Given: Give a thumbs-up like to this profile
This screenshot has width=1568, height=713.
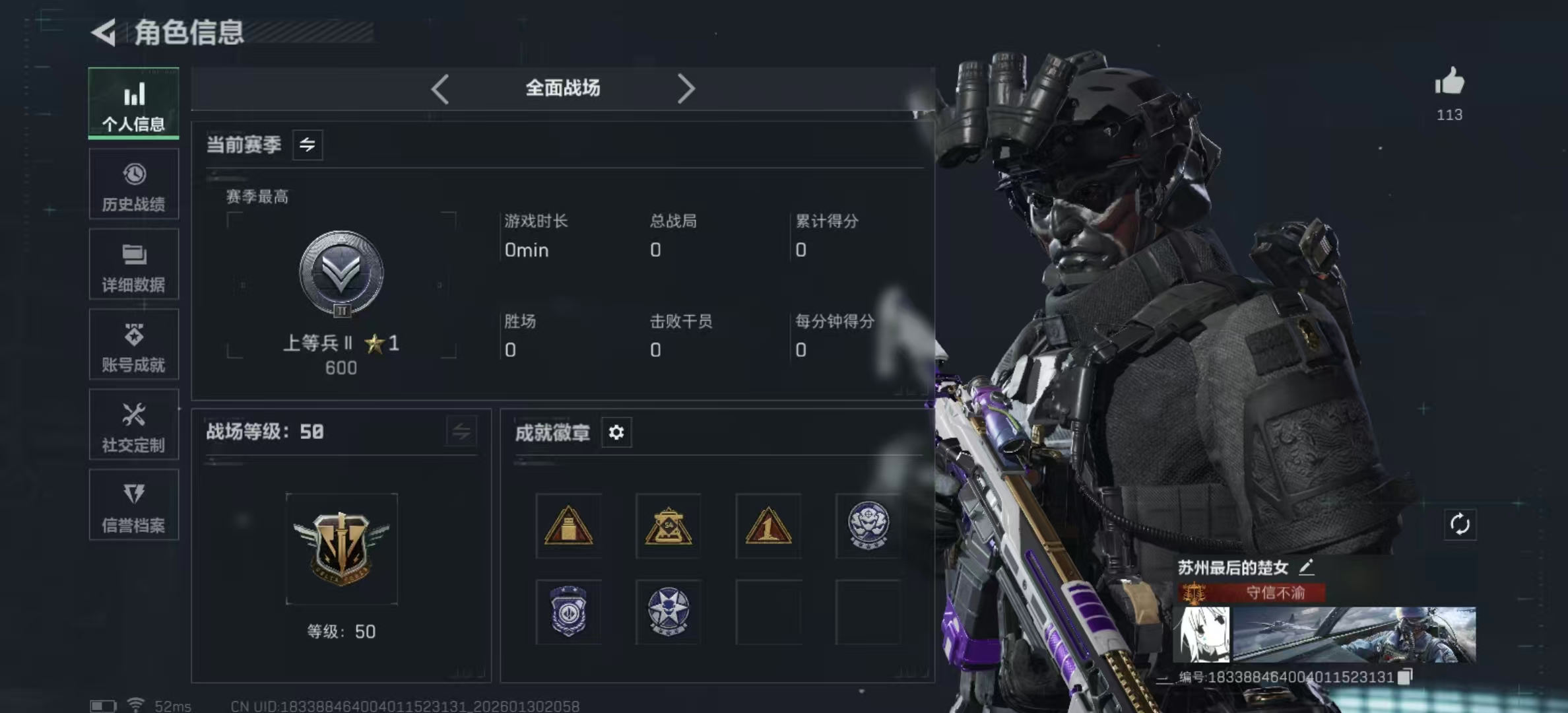Looking at the screenshot, I should click(1449, 83).
